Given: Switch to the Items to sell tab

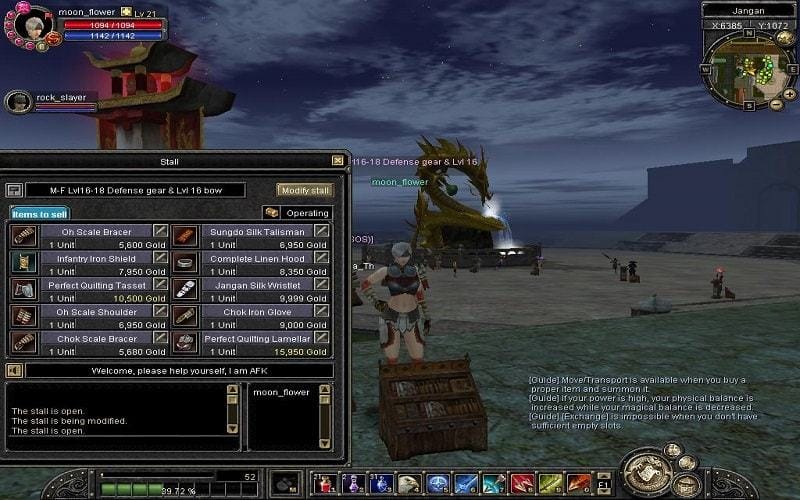Looking at the screenshot, I should click(40, 213).
